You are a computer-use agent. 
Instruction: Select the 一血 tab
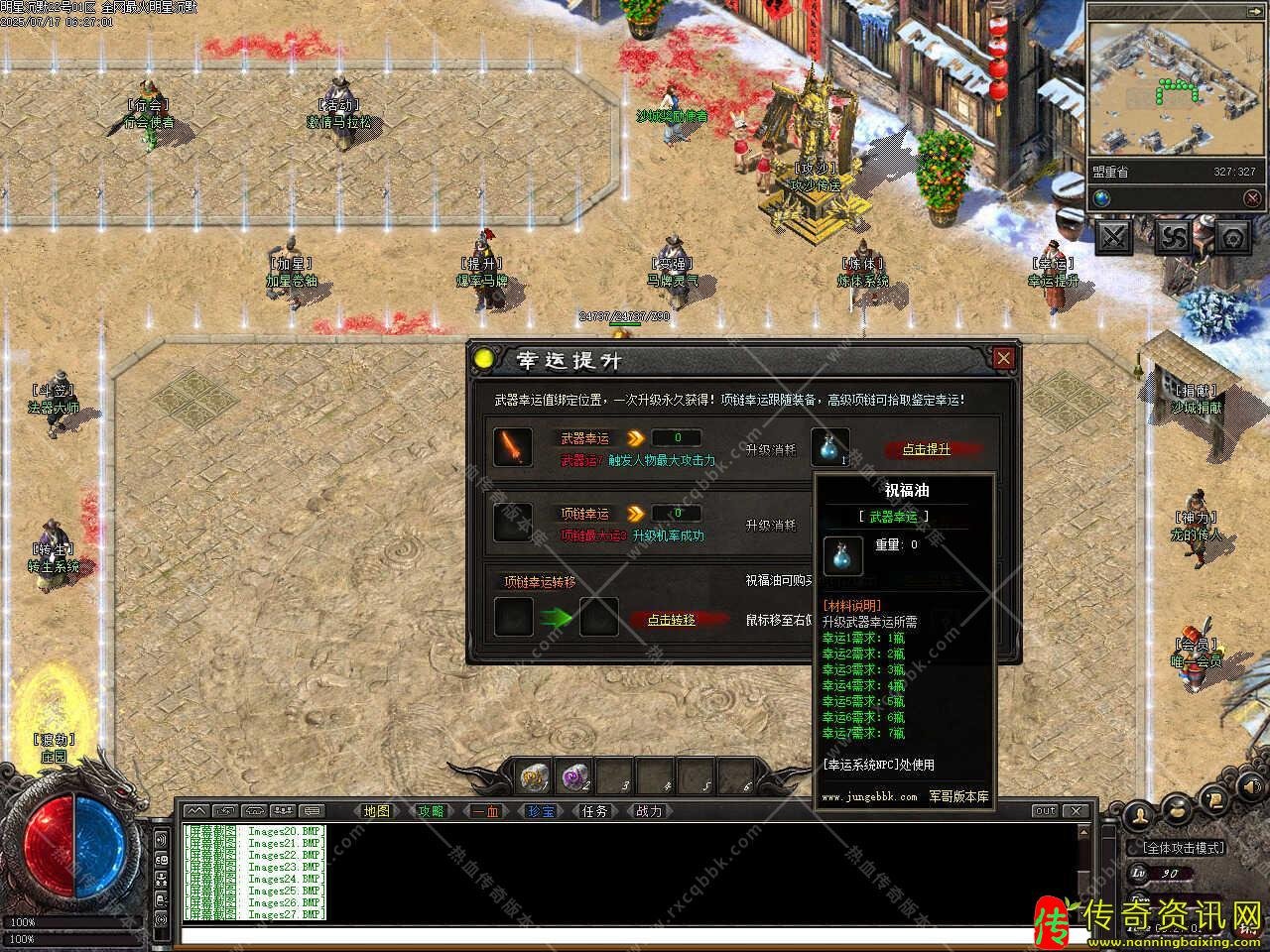485,811
